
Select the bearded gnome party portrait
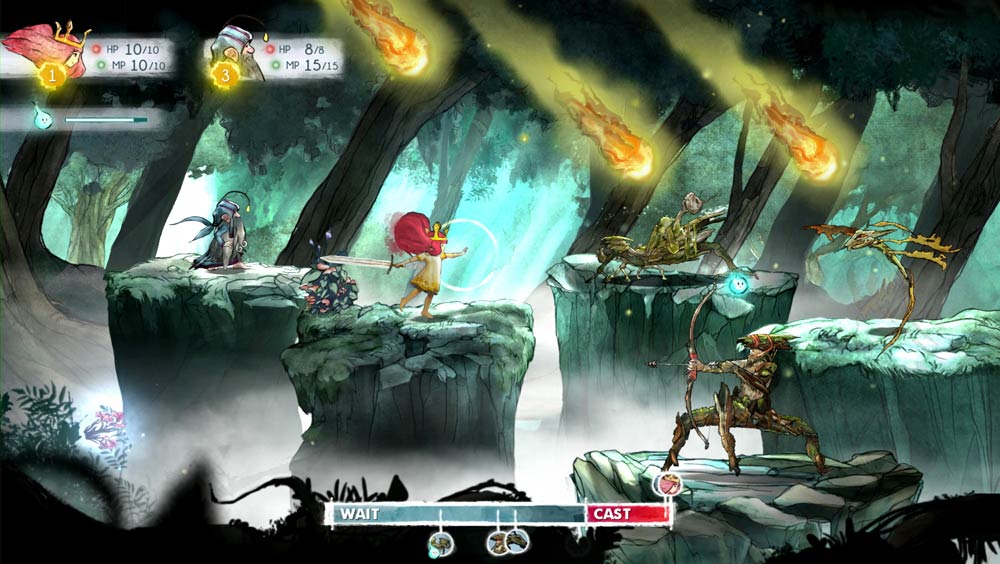[238, 55]
